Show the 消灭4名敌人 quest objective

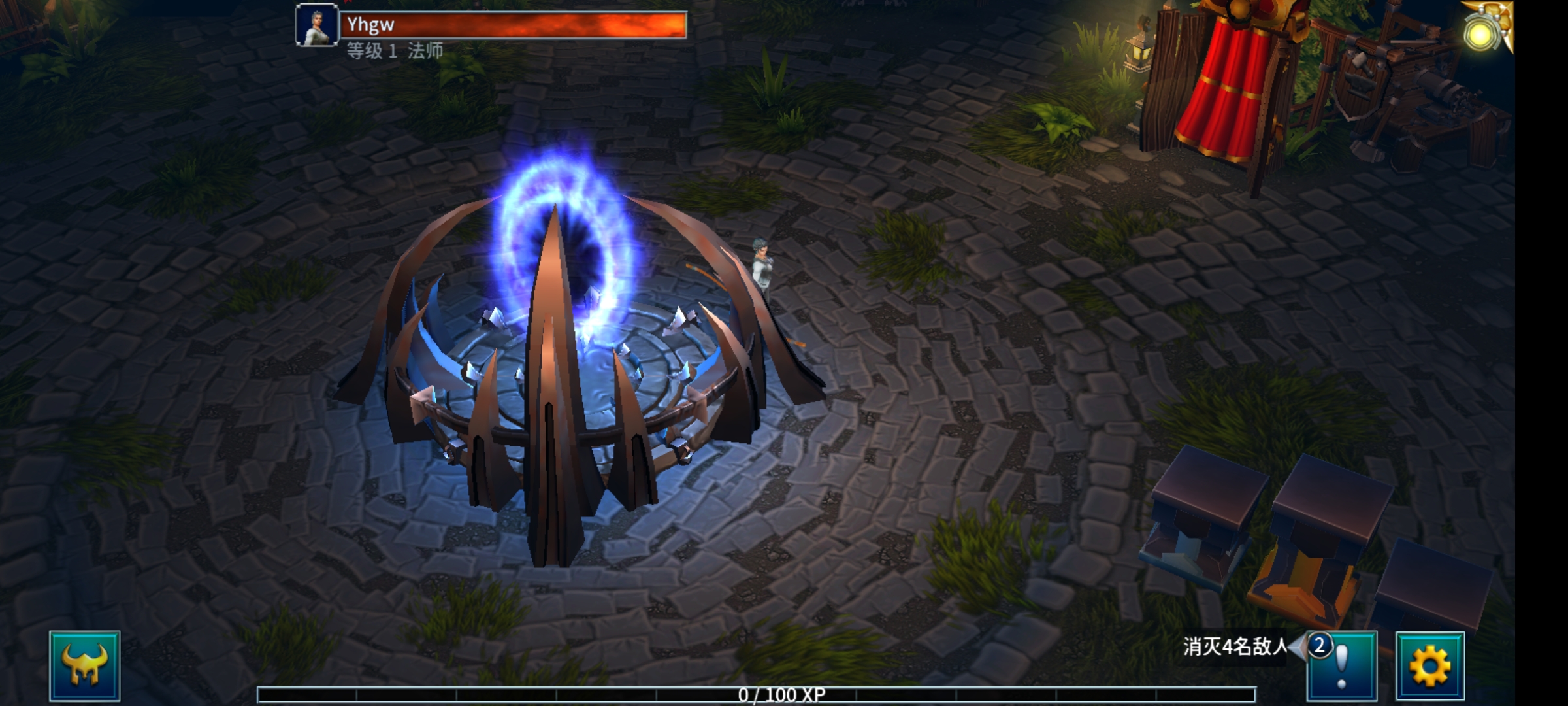click(1233, 647)
